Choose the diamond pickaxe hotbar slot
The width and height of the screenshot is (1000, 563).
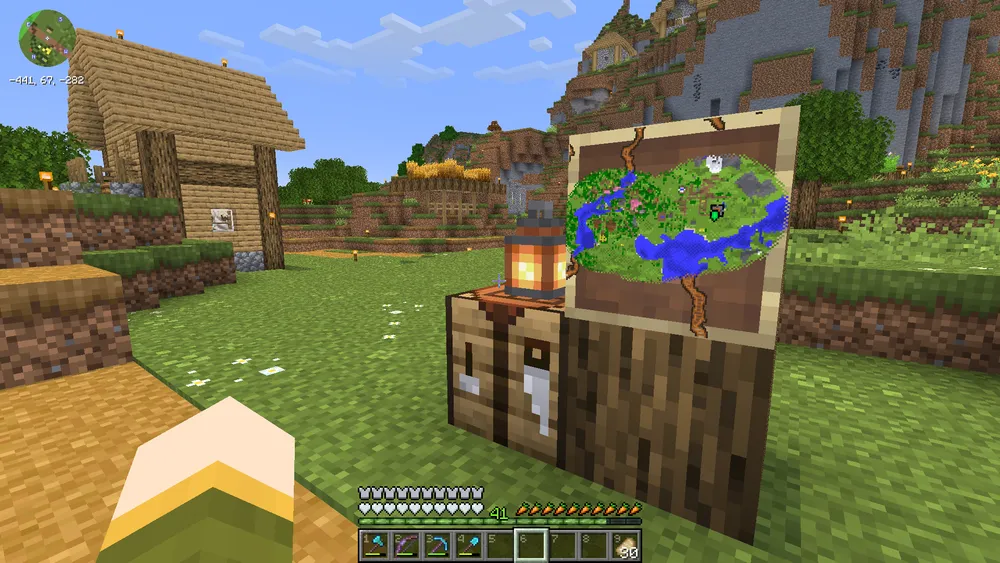point(438,546)
